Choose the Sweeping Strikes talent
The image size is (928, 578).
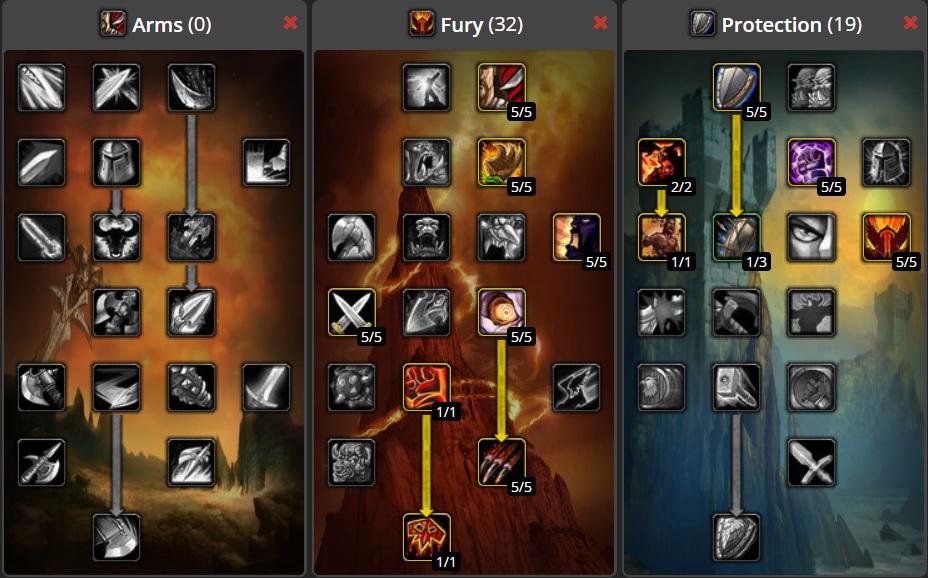tap(117, 387)
